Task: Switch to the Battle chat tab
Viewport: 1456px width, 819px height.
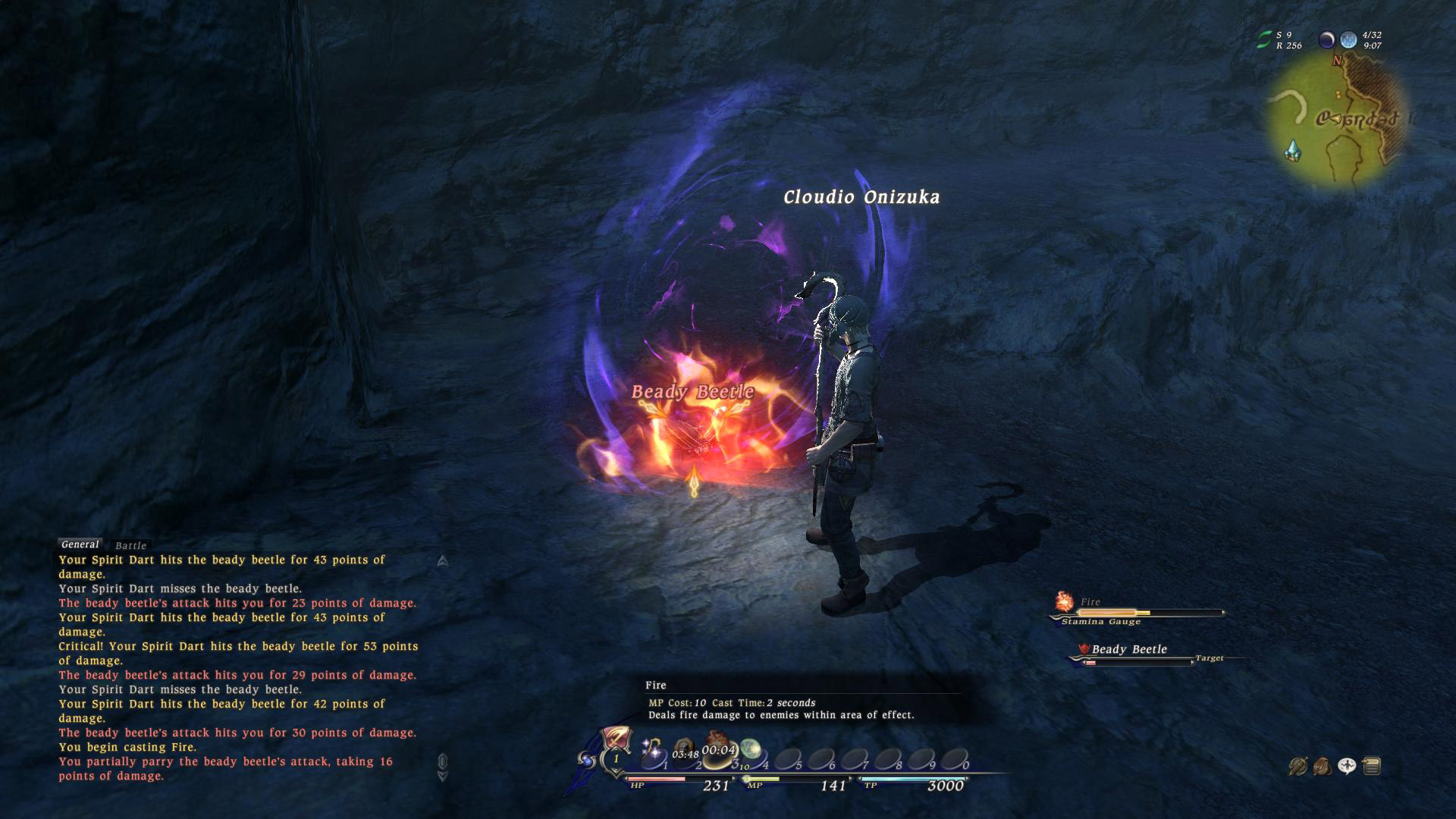Action: point(130,545)
